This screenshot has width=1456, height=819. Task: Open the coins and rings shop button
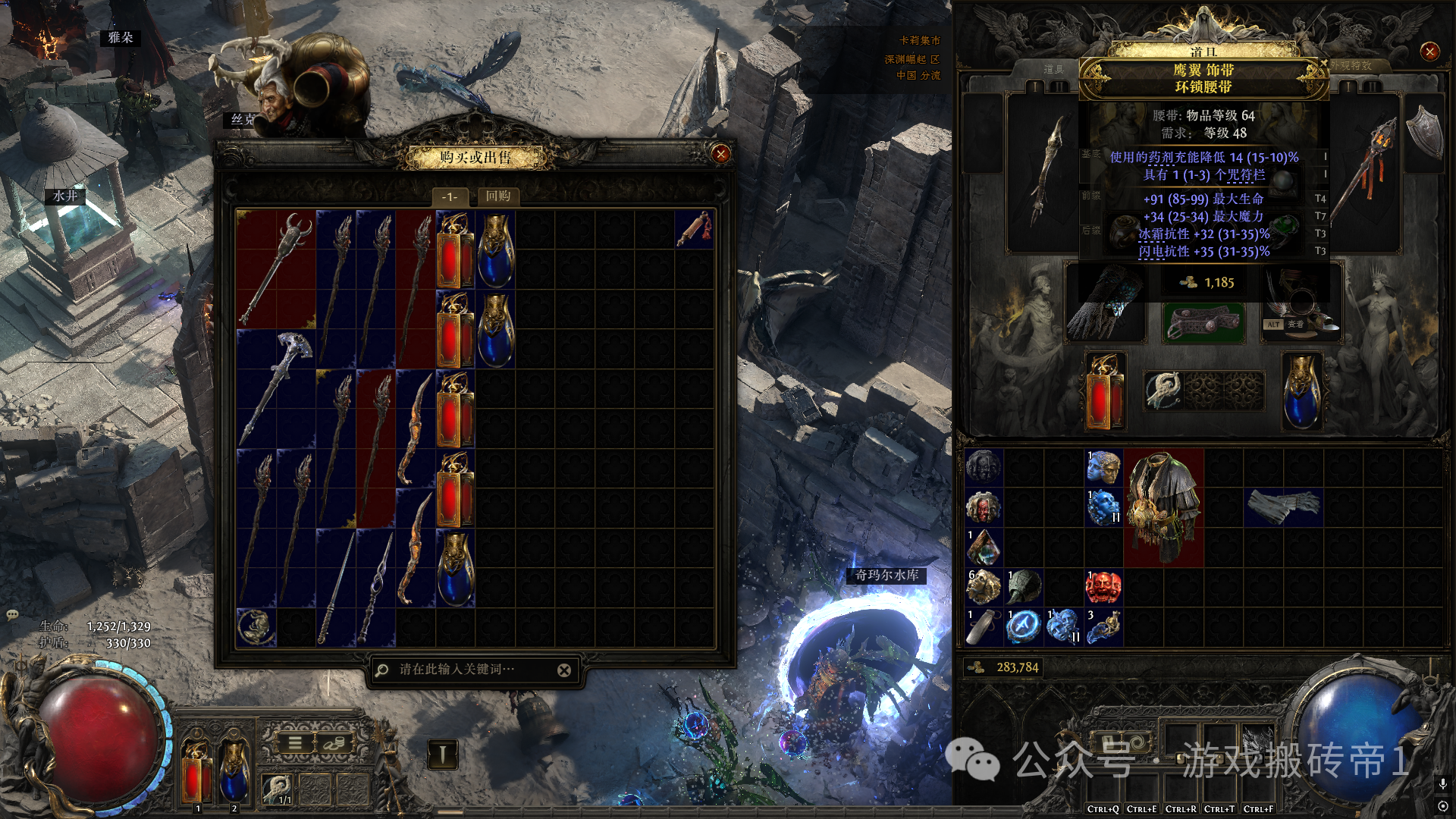333,744
